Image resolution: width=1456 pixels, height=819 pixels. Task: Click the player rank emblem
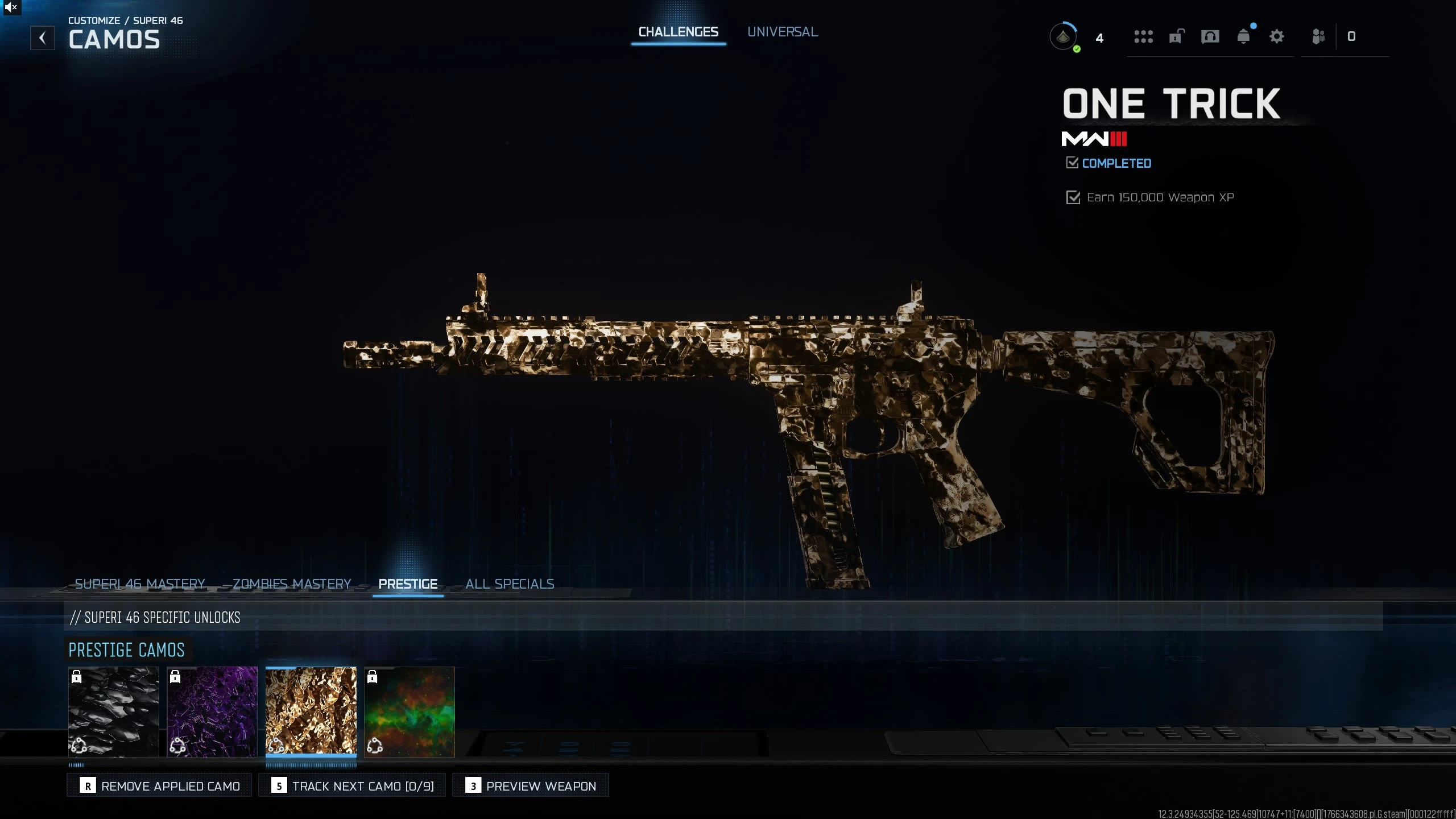(1063, 36)
